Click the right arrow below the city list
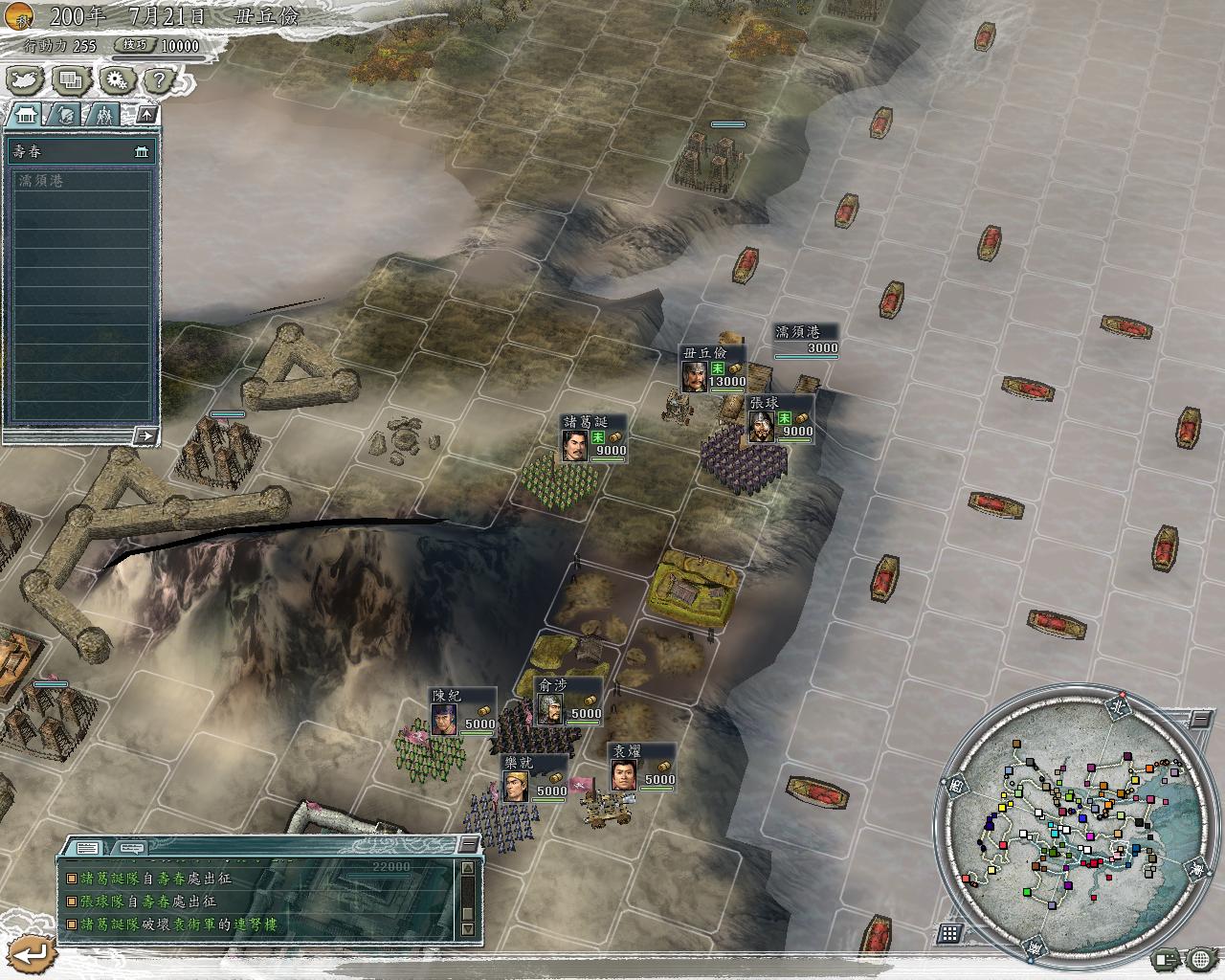1225x980 pixels. [x=145, y=436]
